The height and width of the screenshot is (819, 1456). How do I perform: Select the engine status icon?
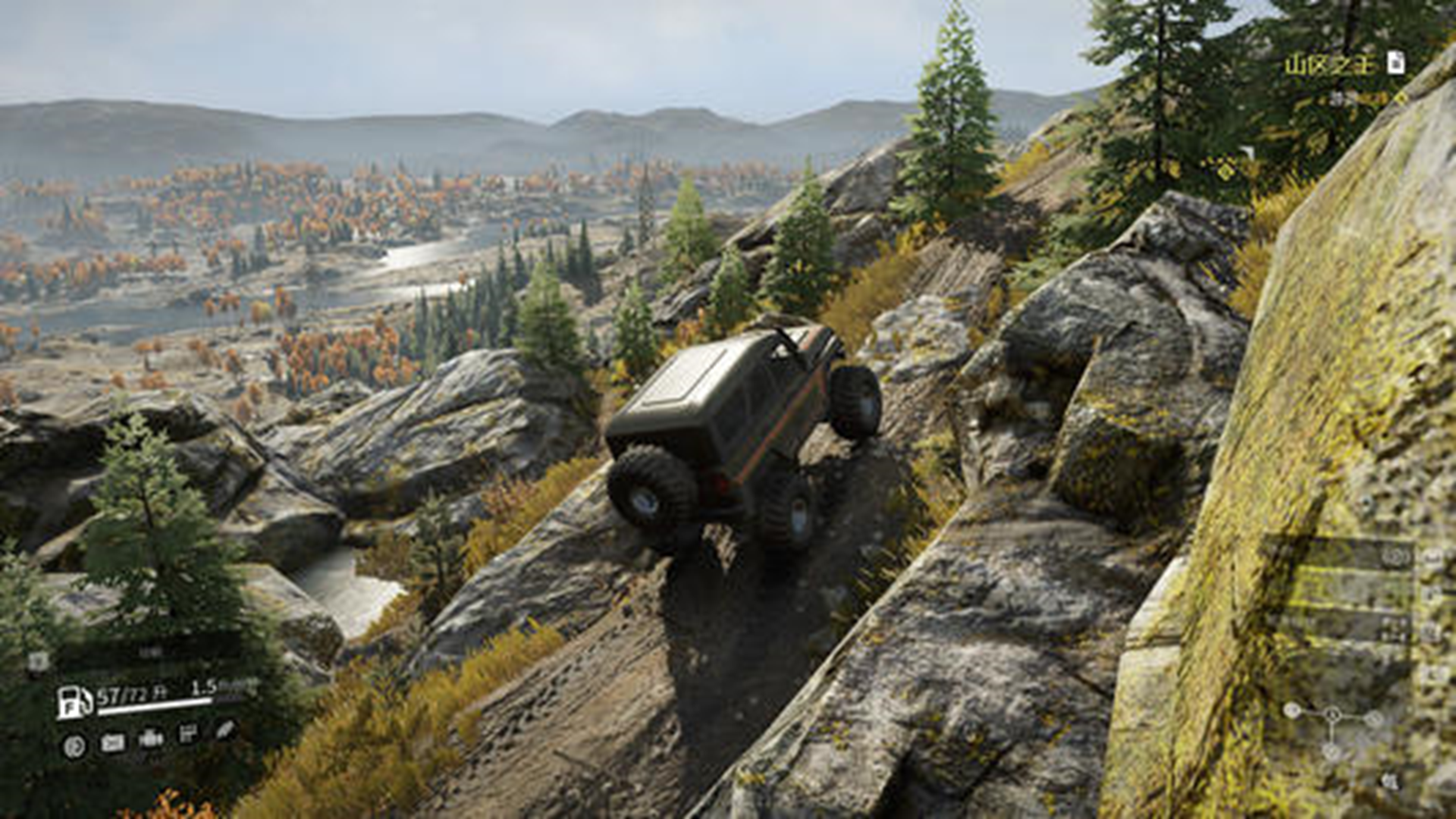(151, 739)
